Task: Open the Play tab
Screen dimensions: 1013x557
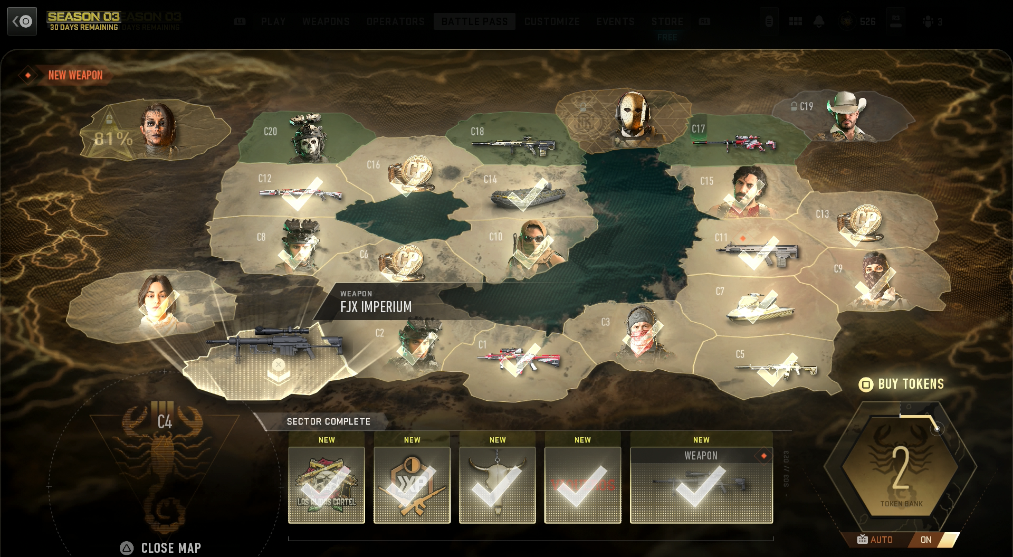Action: 272,21
